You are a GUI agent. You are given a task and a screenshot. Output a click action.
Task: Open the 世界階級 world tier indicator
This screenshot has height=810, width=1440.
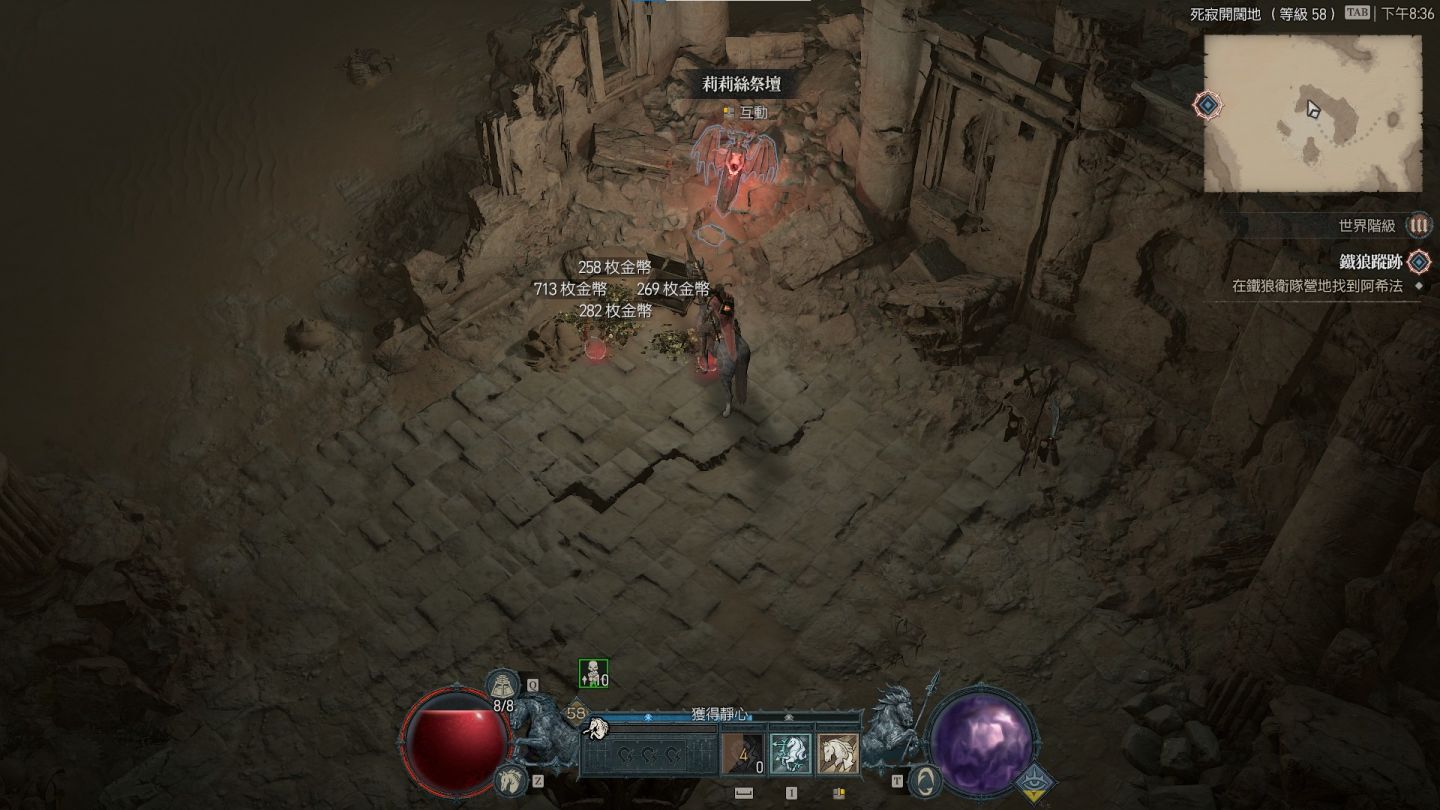coord(1418,226)
